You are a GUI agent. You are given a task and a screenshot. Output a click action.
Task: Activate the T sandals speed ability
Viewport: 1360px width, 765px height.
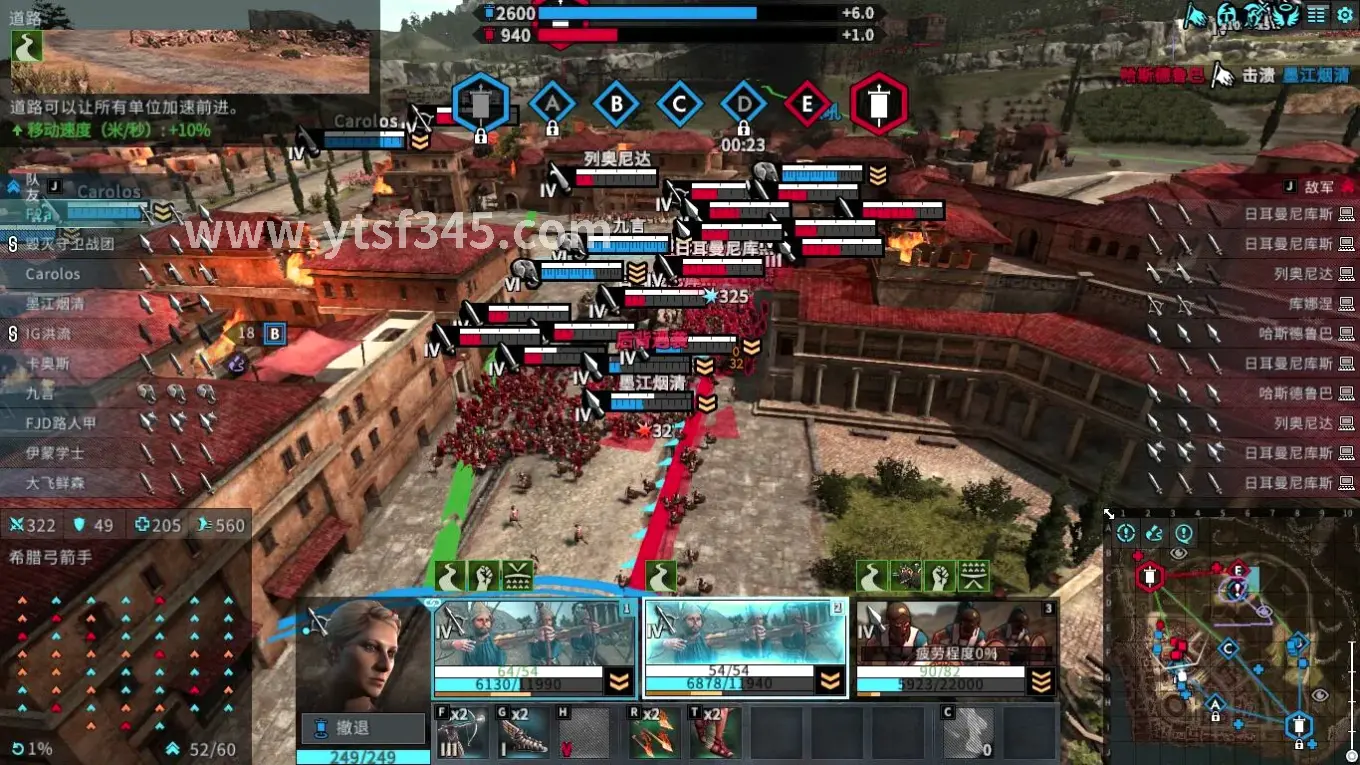click(x=715, y=733)
